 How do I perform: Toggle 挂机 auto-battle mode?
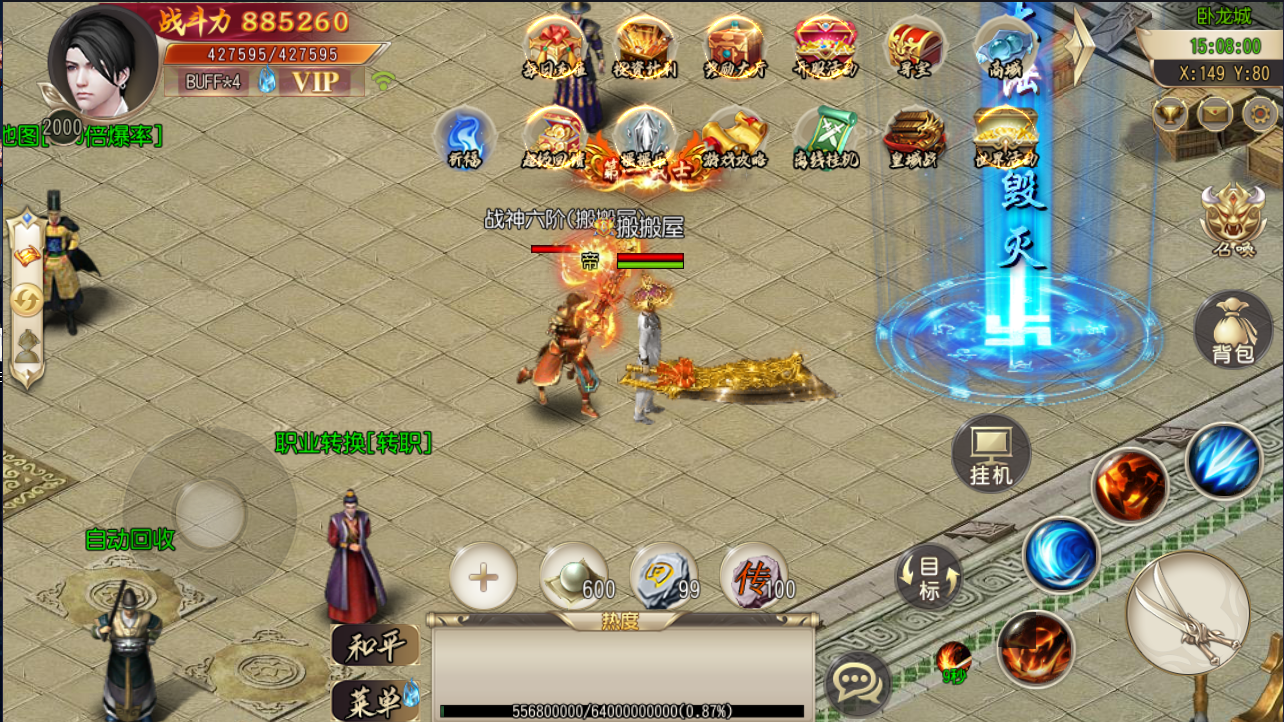pos(991,455)
